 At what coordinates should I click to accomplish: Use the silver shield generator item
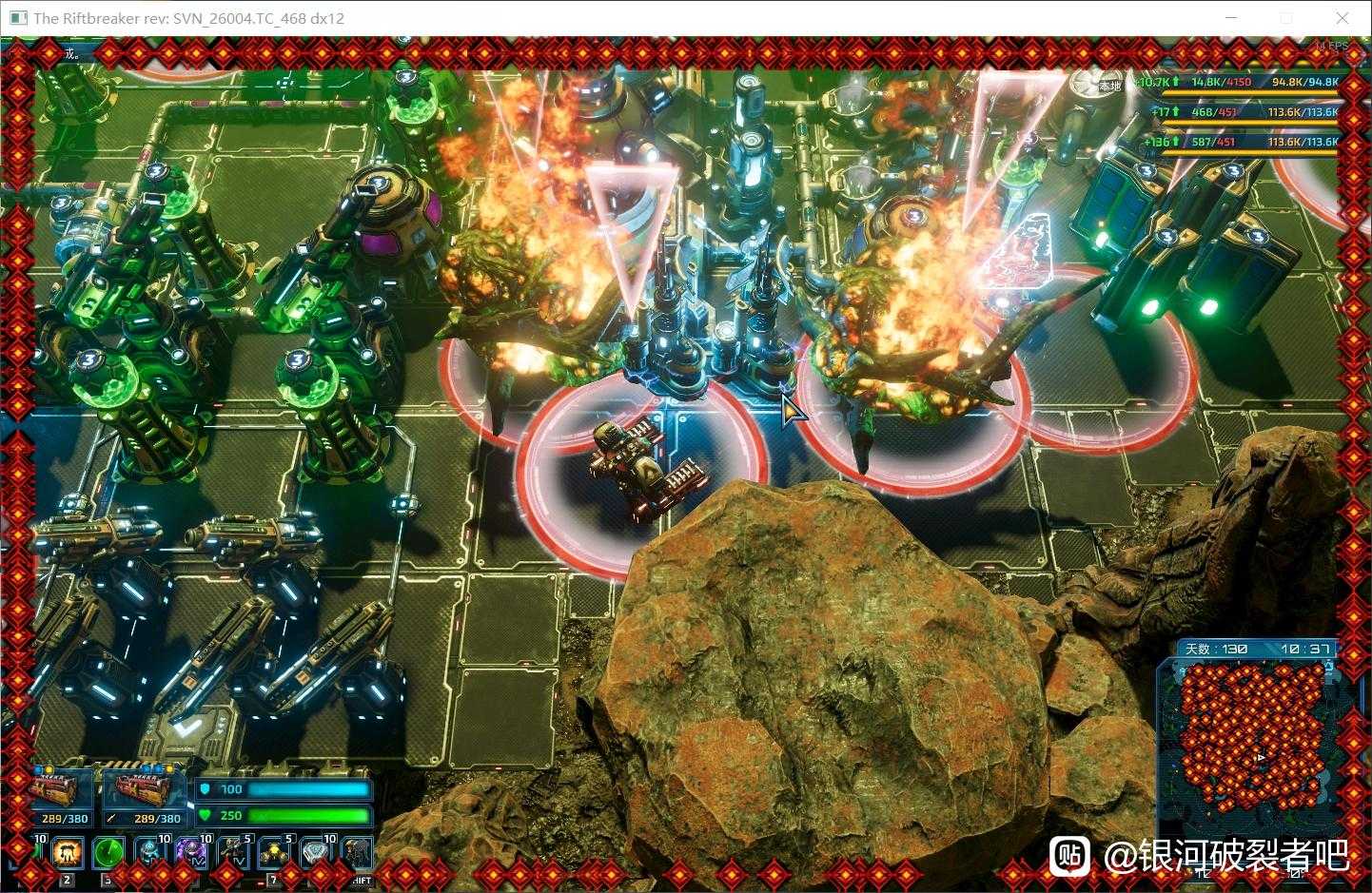click(x=315, y=853)
